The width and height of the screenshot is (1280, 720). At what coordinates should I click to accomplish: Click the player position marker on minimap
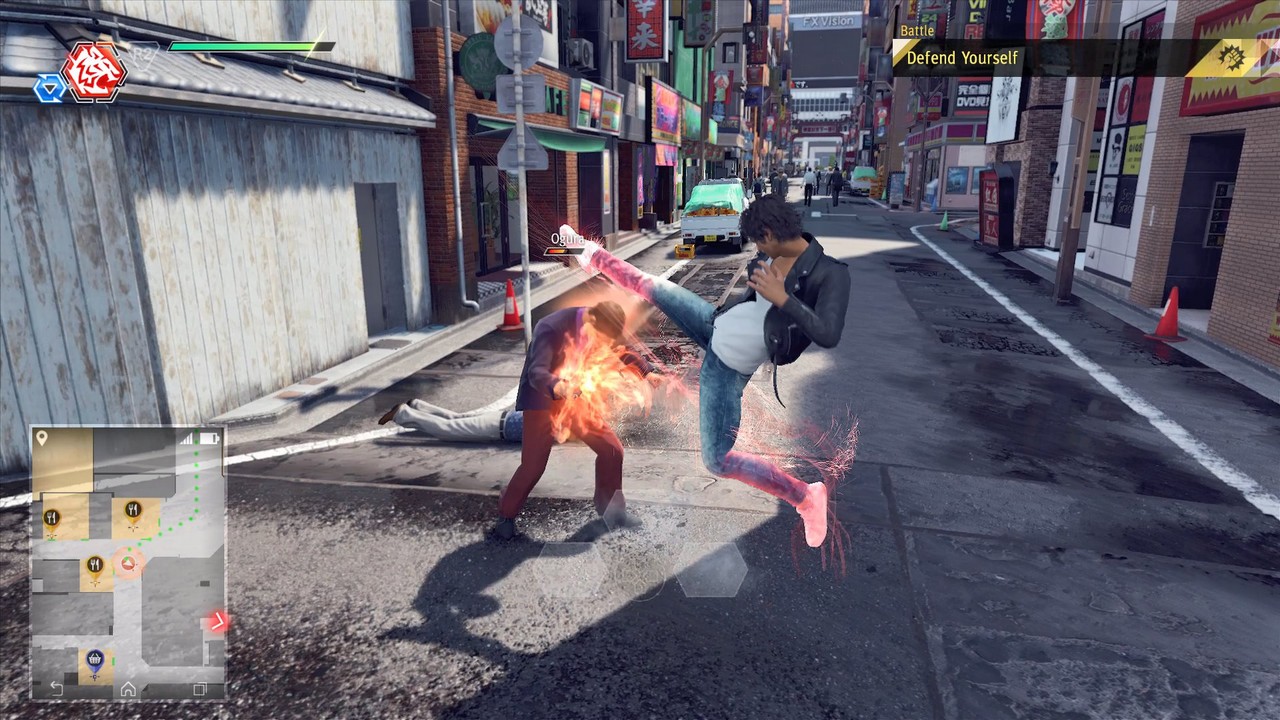coord(128,562)
